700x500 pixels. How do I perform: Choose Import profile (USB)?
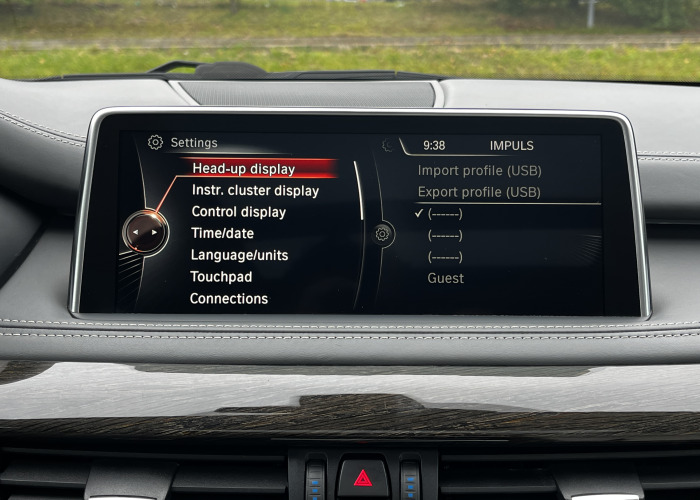tap(479, 170)
